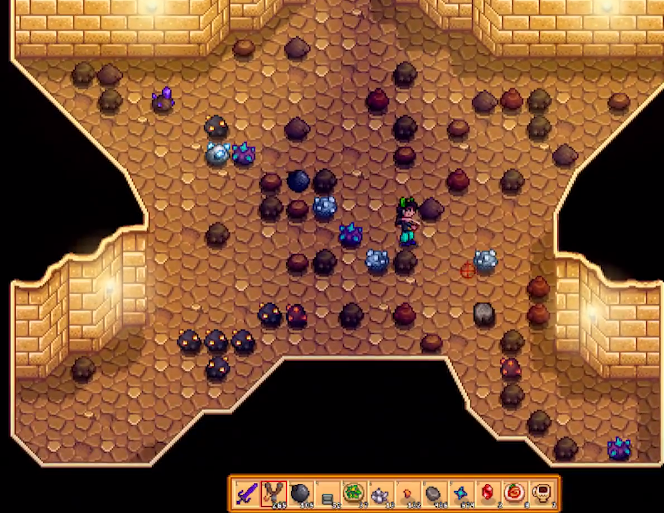The height and width of the screenshot is (513, 664).
Task: Pick the gray staircase item slot
Action: tap(326, 492)
